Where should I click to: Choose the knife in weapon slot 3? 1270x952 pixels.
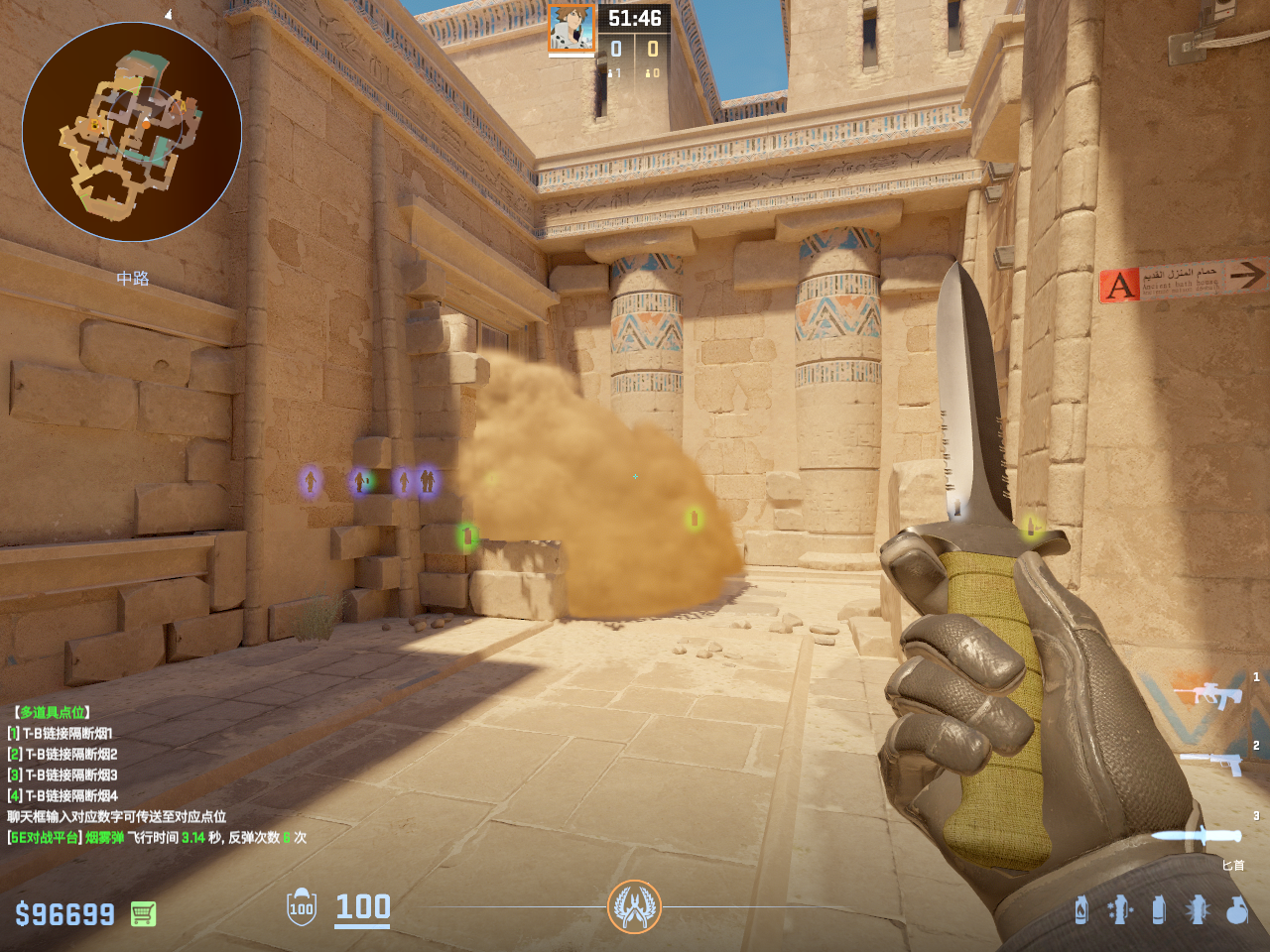(1198, 836)
